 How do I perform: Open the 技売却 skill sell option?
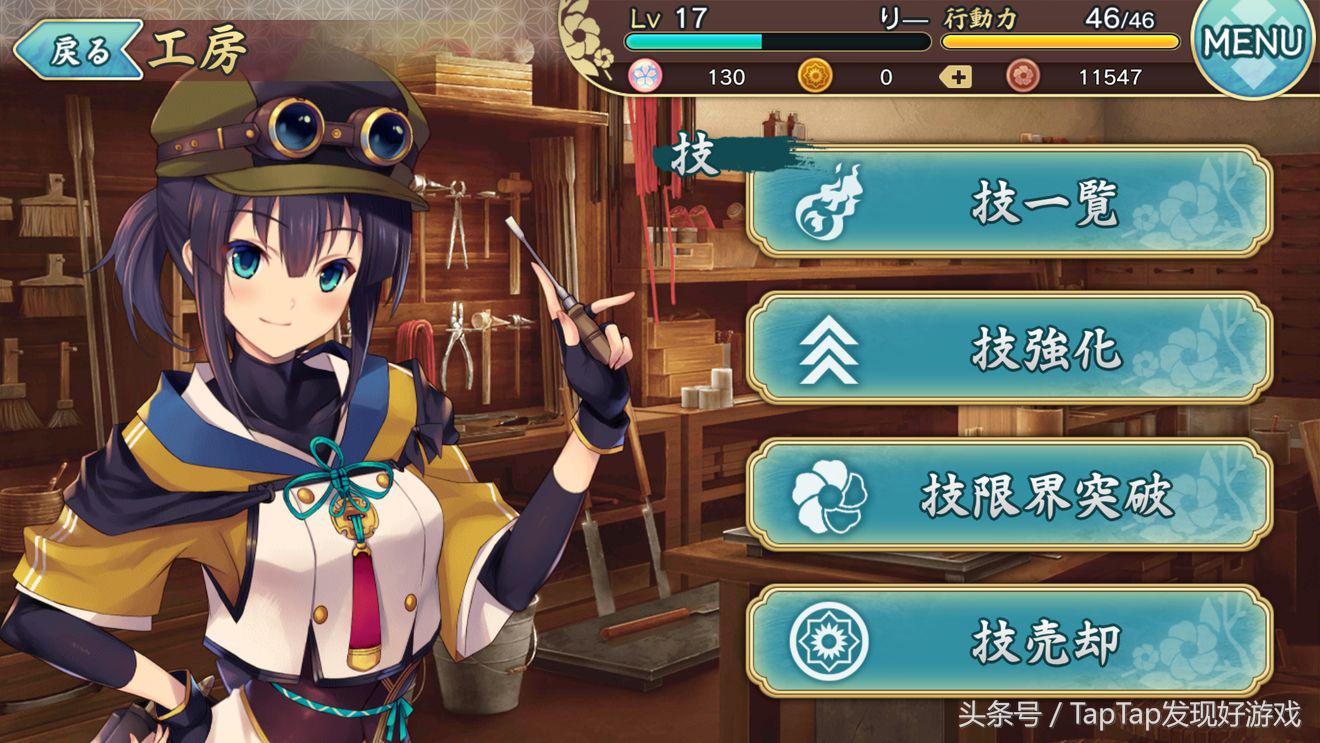(1010, 641)
